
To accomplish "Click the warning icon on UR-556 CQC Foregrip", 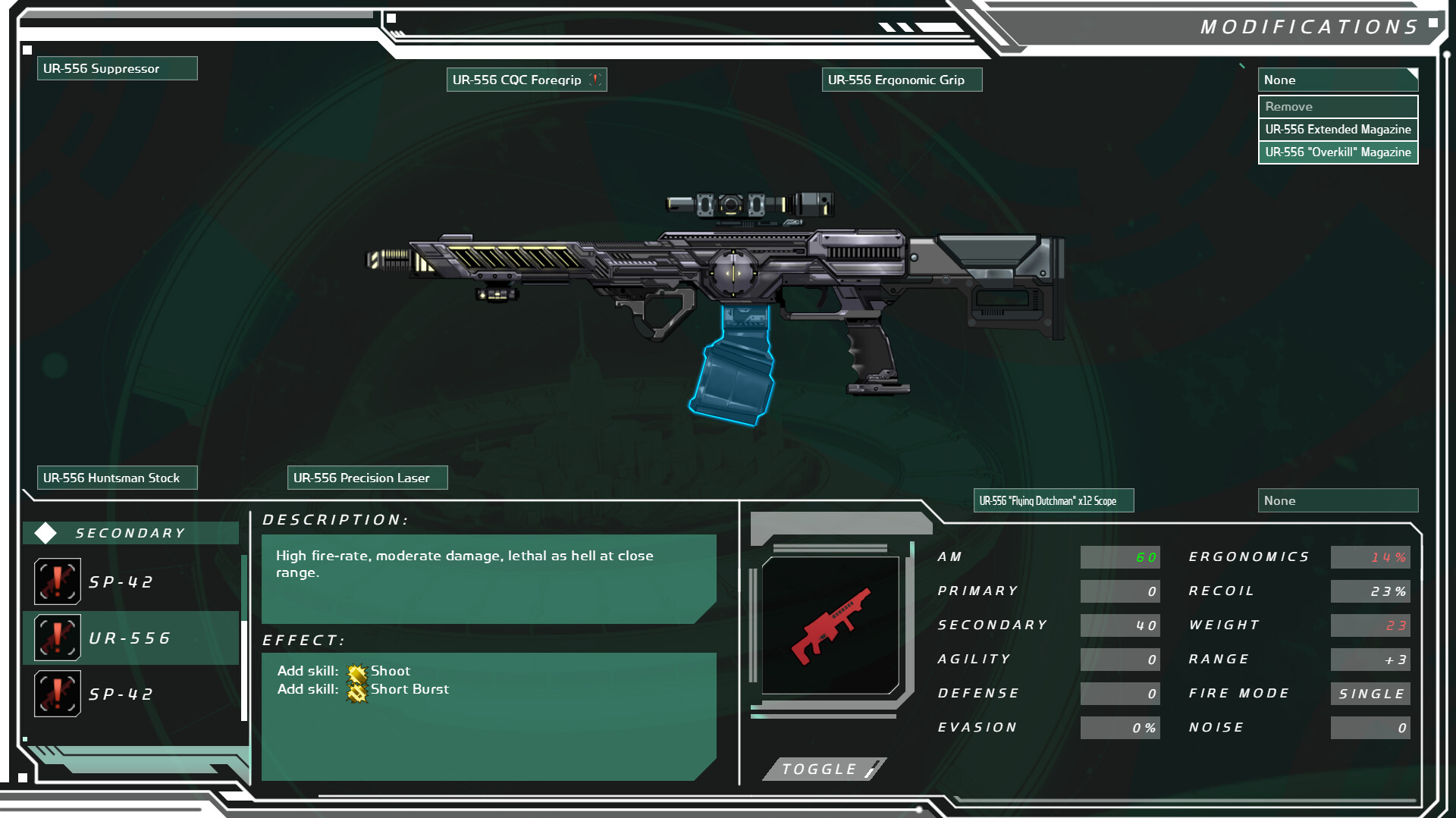I will click(x=595, y=79).
